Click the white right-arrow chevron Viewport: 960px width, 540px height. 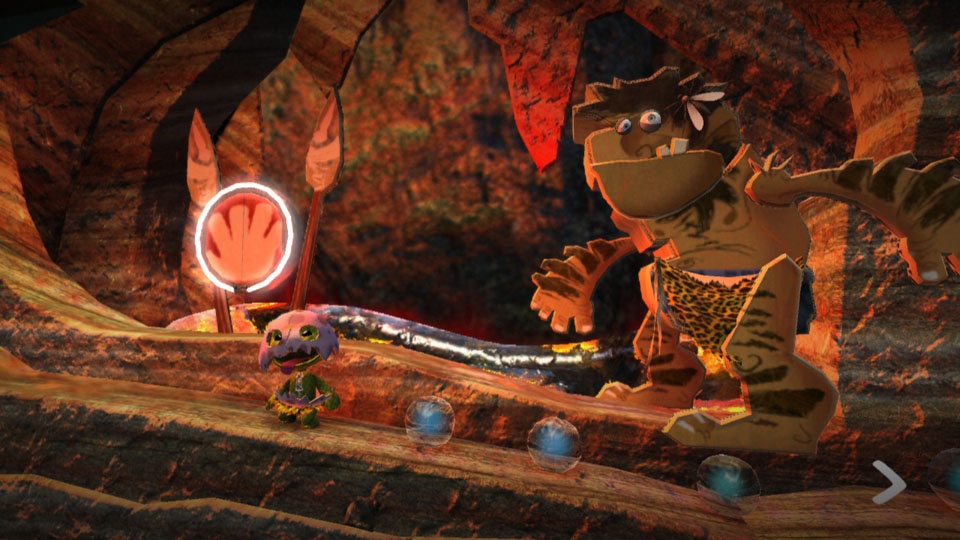pos(888,482)
